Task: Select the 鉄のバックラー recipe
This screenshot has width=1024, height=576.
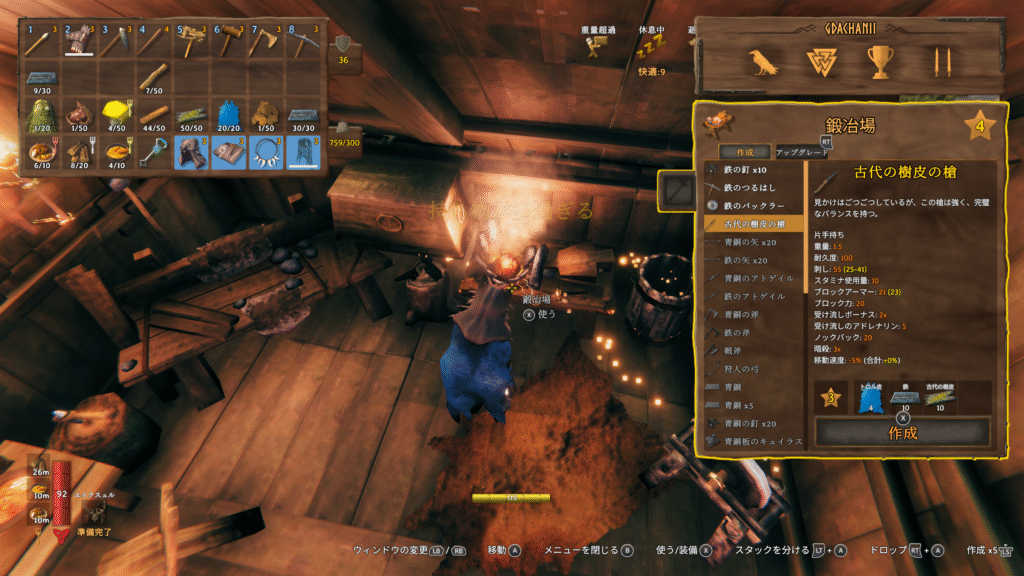Action: (x=752, y=206)
